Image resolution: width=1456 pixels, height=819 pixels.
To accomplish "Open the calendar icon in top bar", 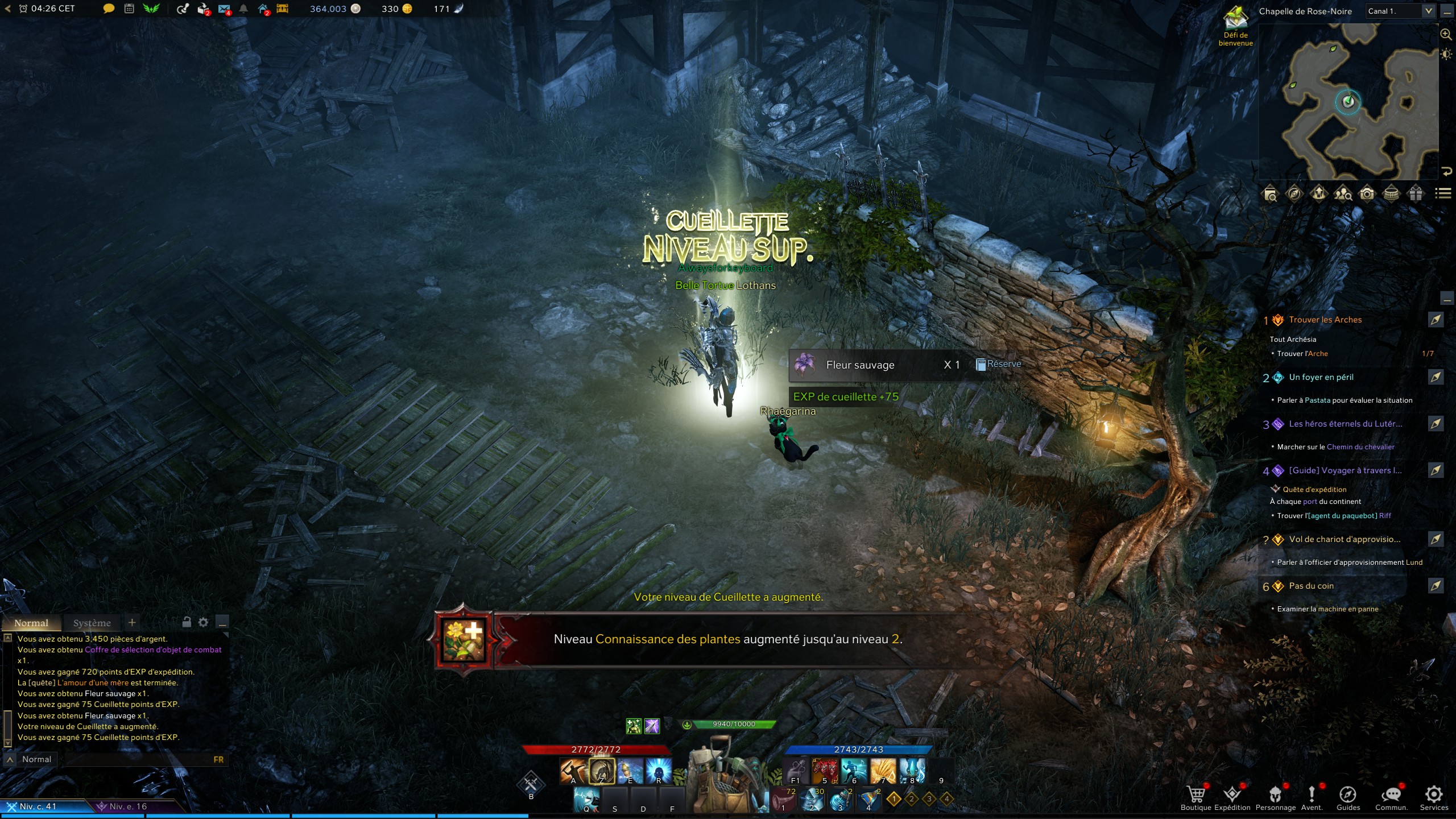I will pos(129,9).
